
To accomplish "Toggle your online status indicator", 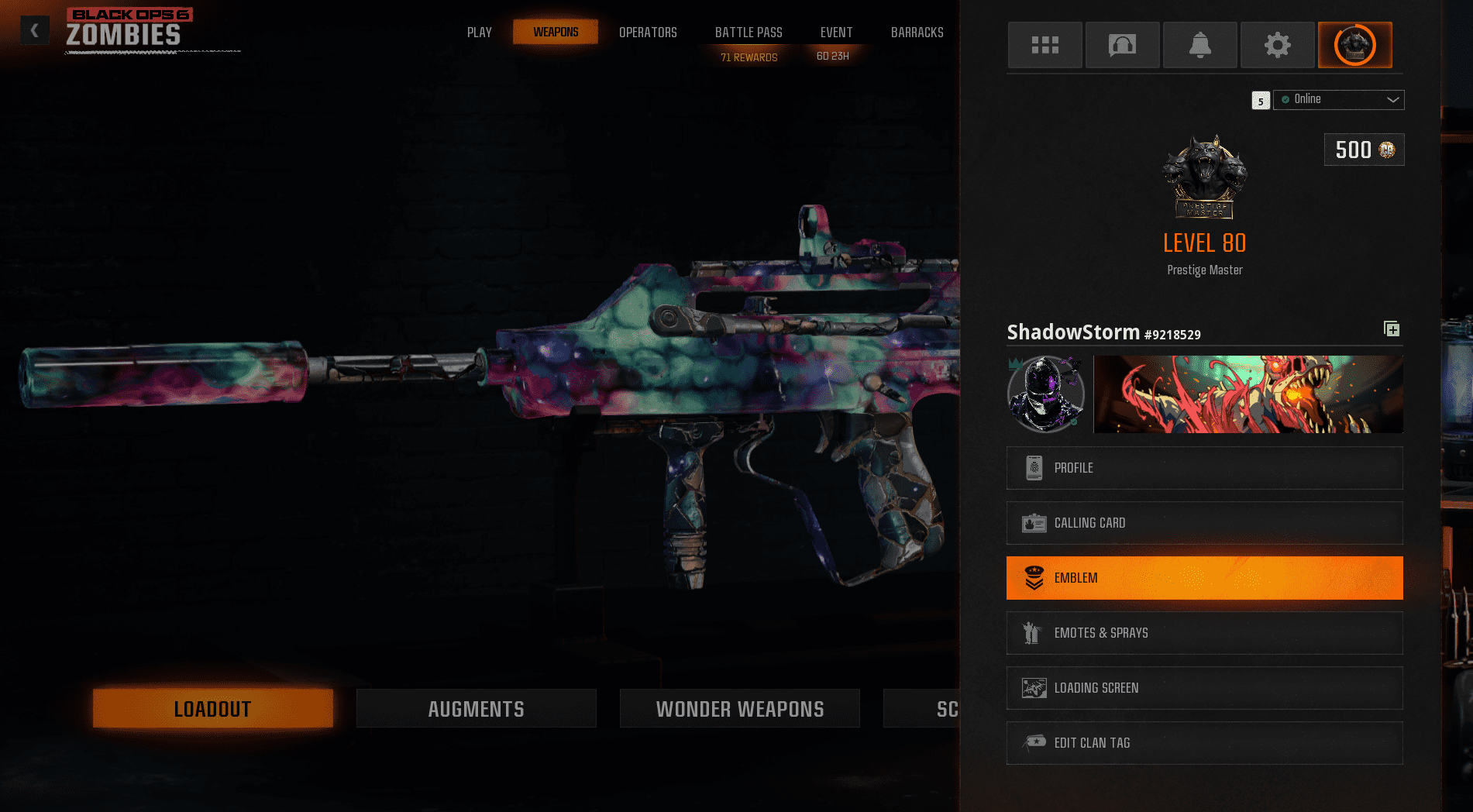I will click(1287, 99).
